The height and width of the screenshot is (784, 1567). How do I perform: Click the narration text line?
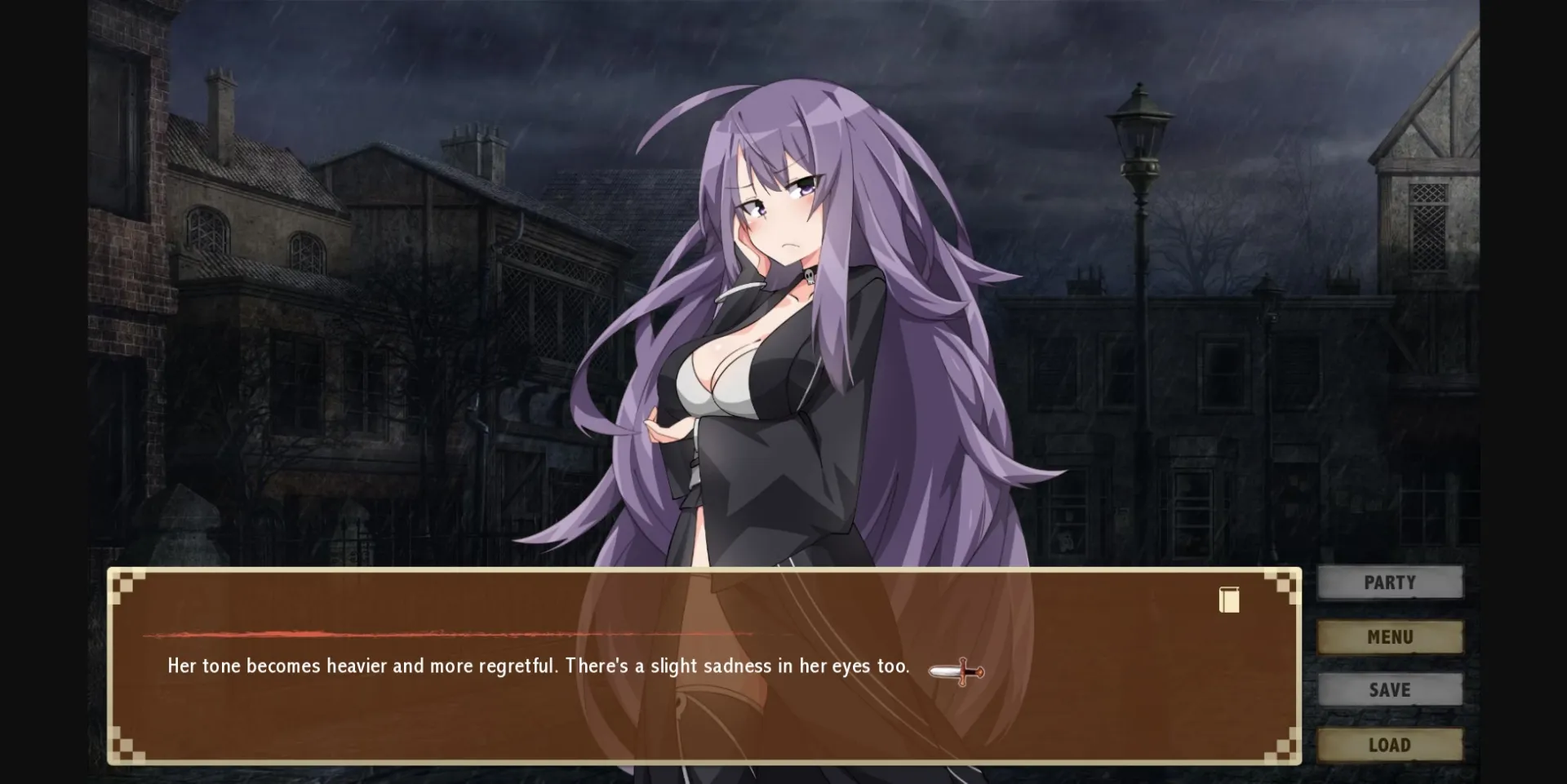pos(538,666)
